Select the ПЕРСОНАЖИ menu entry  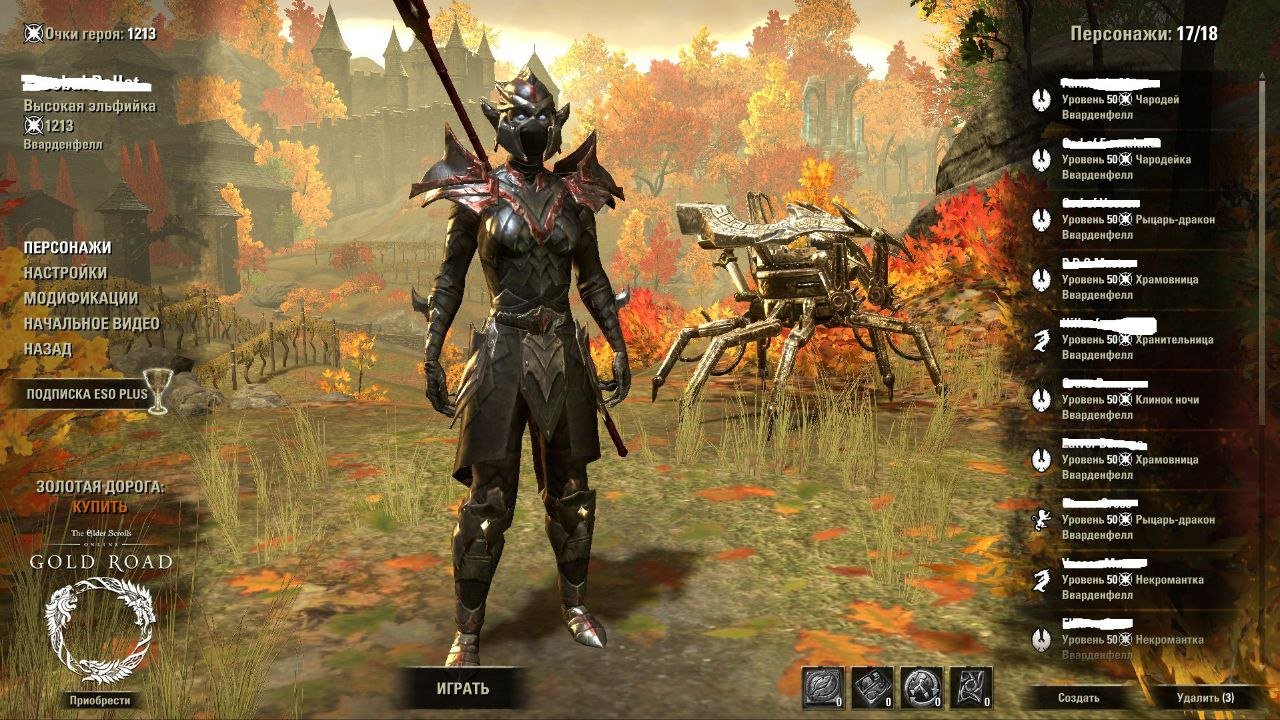click(67, 247)
